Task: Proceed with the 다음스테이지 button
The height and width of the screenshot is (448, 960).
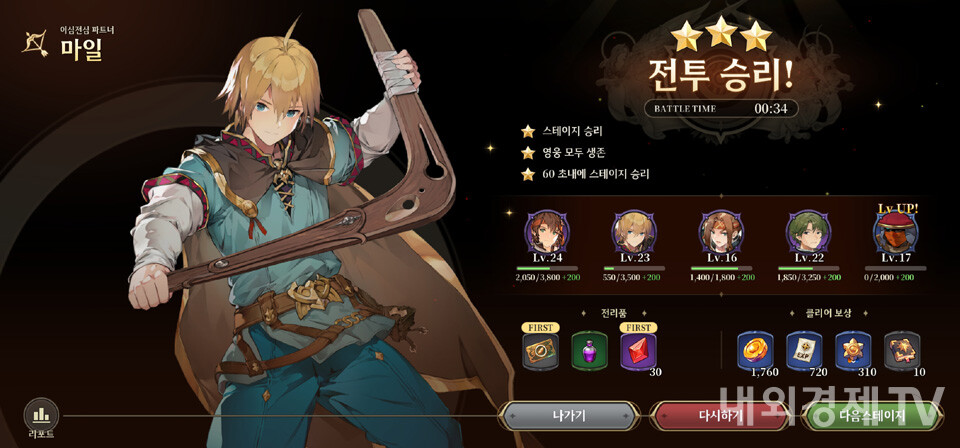Action: pyautogui.click(x=872, y=415)
